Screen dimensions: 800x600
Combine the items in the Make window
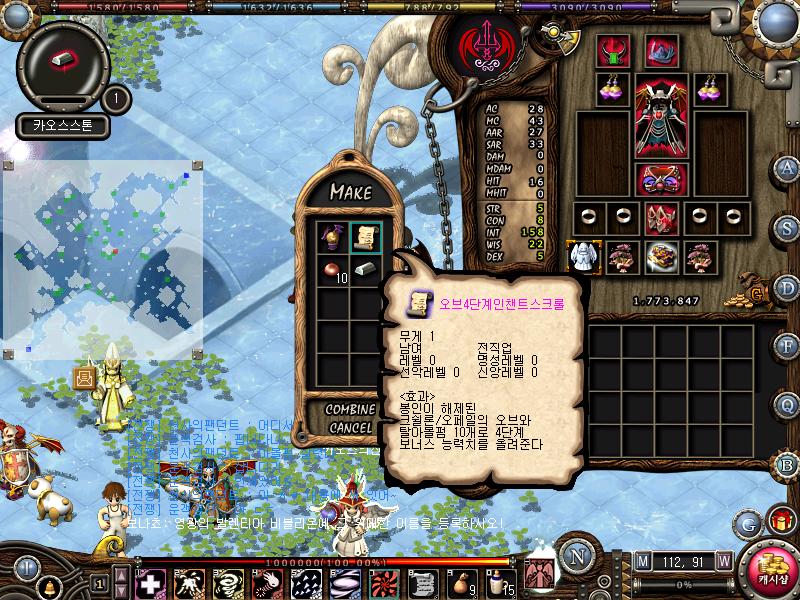click(x=349, y=410)
